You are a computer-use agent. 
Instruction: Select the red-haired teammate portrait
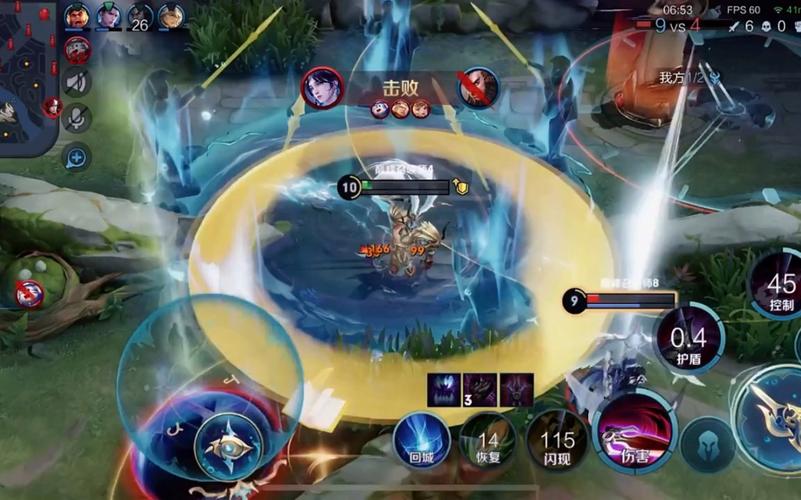click(x=77, y=16)
